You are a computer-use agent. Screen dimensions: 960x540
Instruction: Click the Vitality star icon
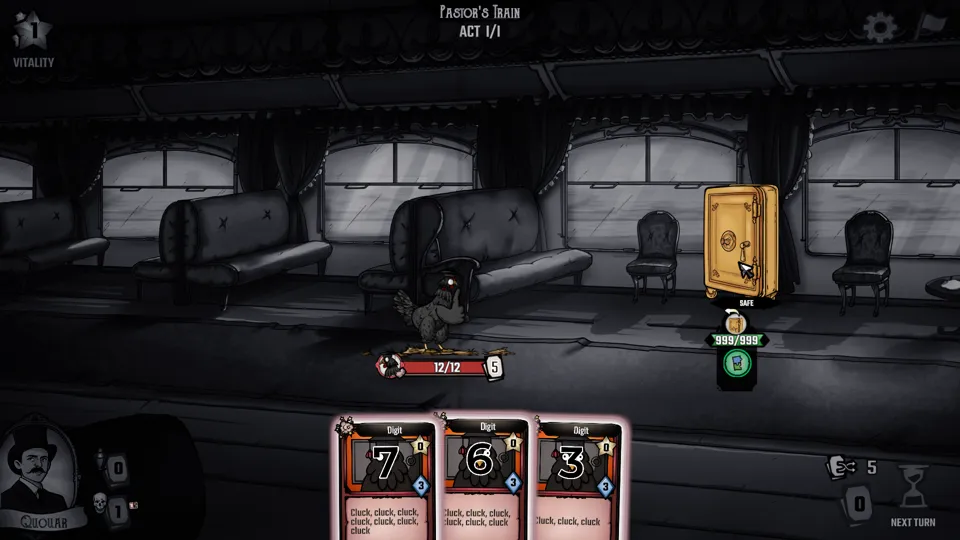pos(32,31)
